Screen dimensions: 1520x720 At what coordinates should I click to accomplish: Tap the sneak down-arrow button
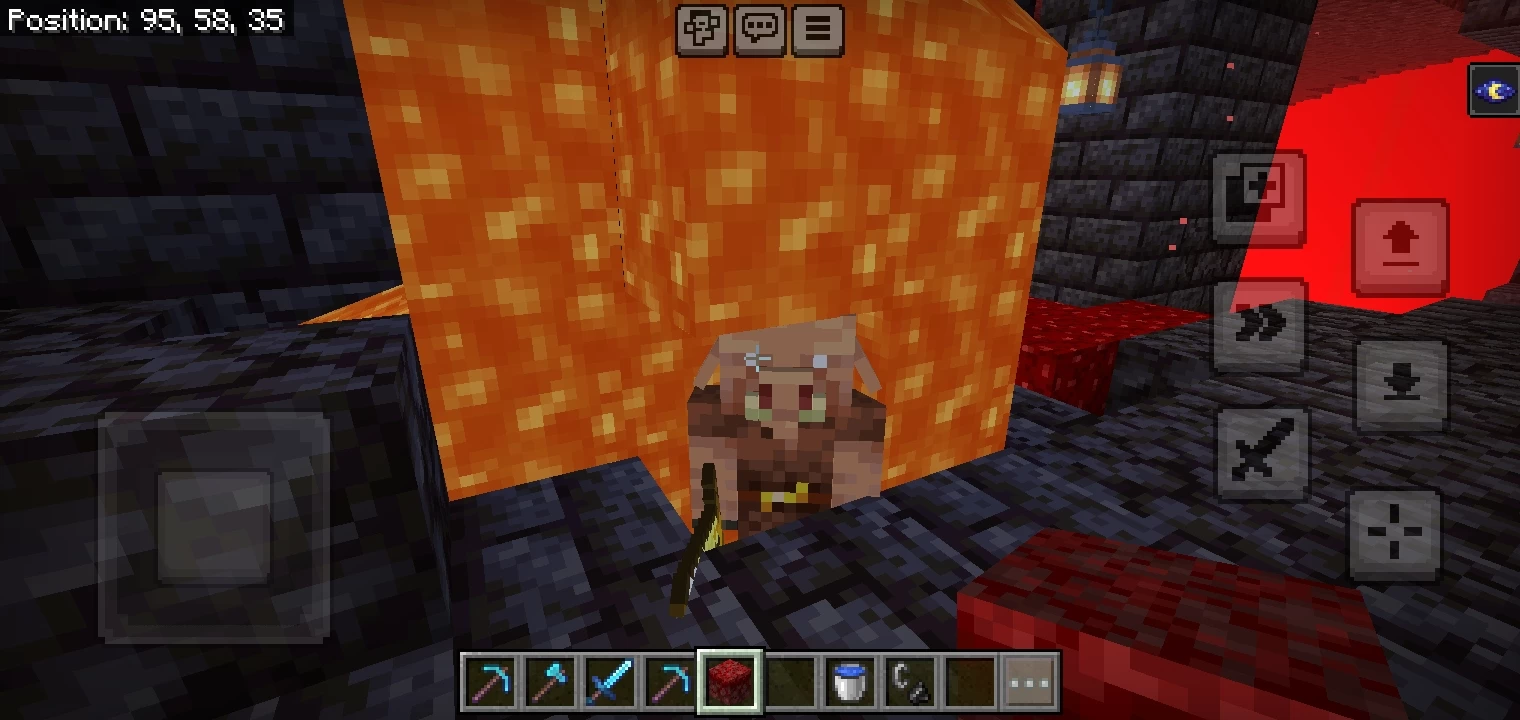1400,385
